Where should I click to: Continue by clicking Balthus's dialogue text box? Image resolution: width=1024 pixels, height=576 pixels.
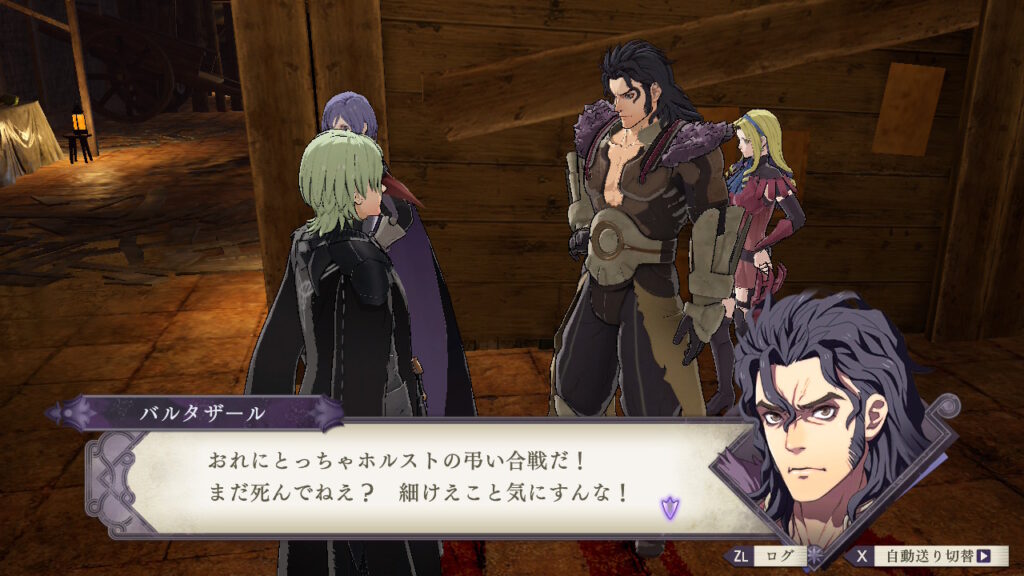point(420,477)
